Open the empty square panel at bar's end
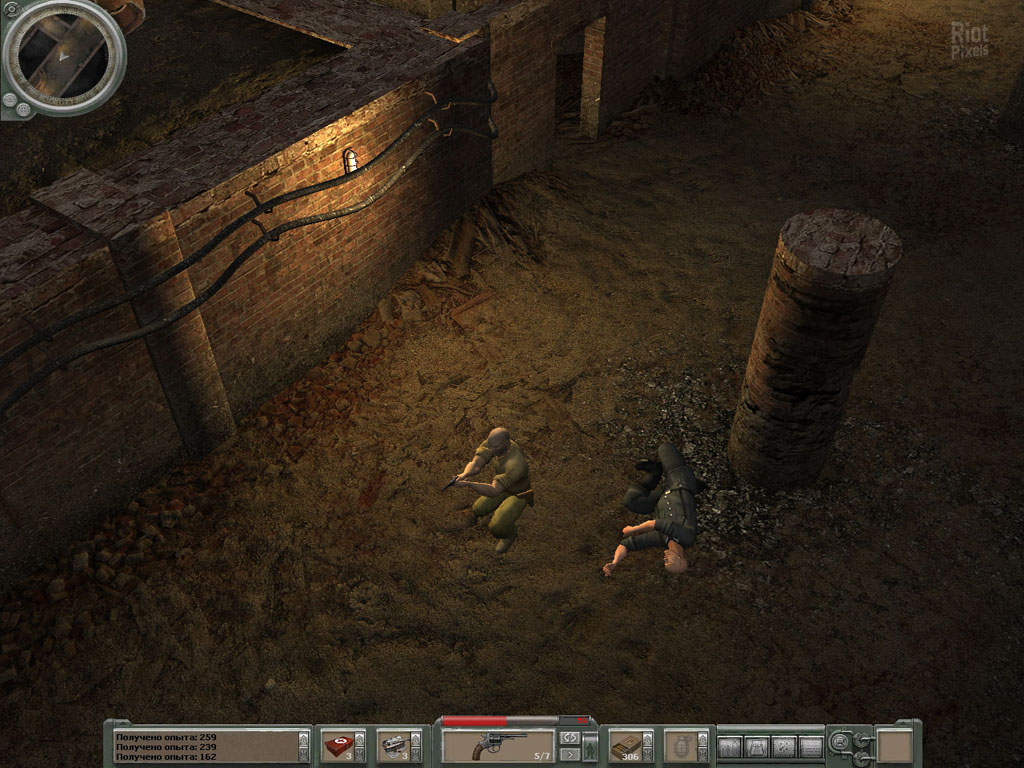This screenshot has width=1024, height=768. (894, 746)
